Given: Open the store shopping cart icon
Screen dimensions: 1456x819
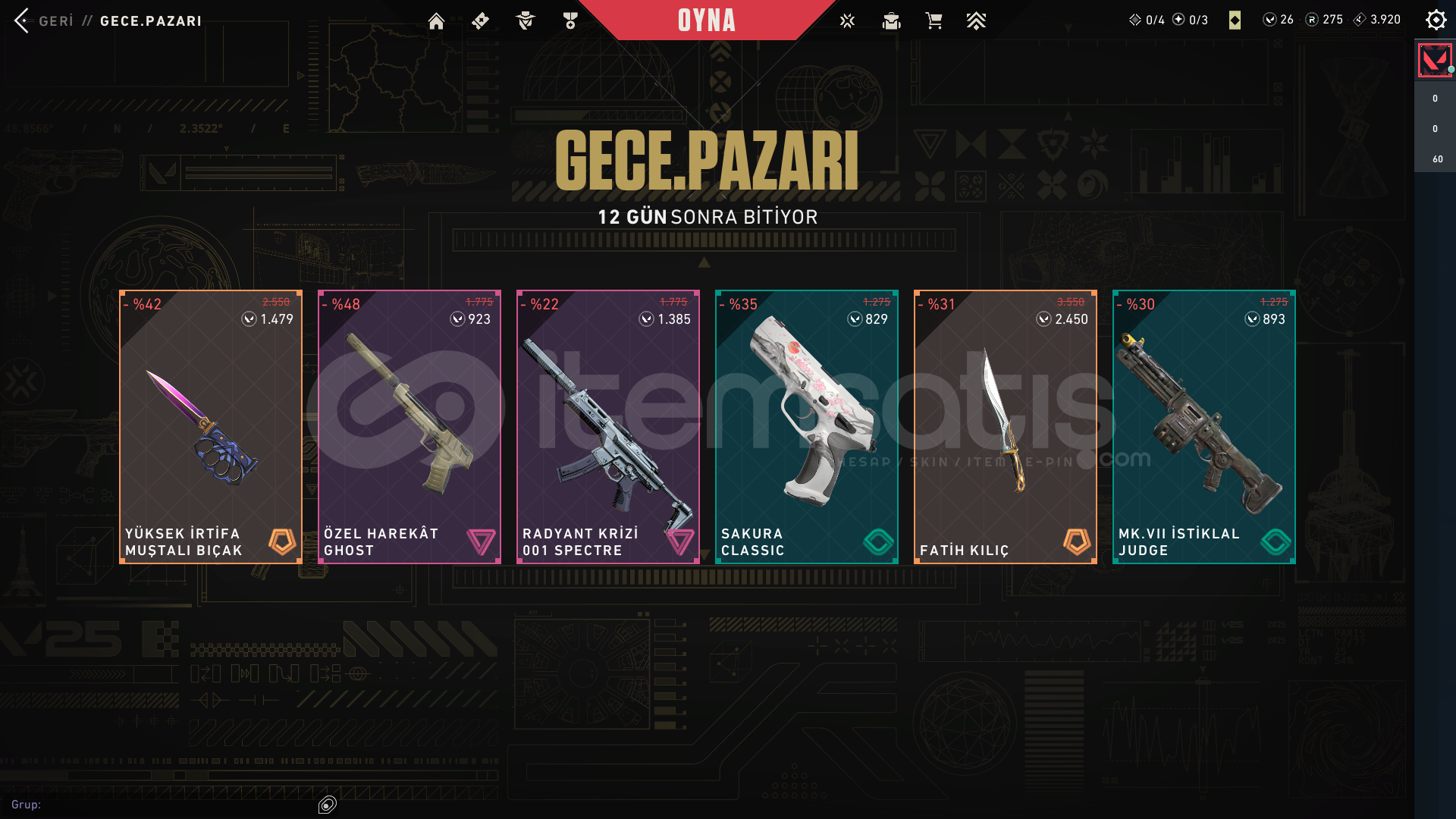Looking at the screenshot, I should click(x=934, y=21).
